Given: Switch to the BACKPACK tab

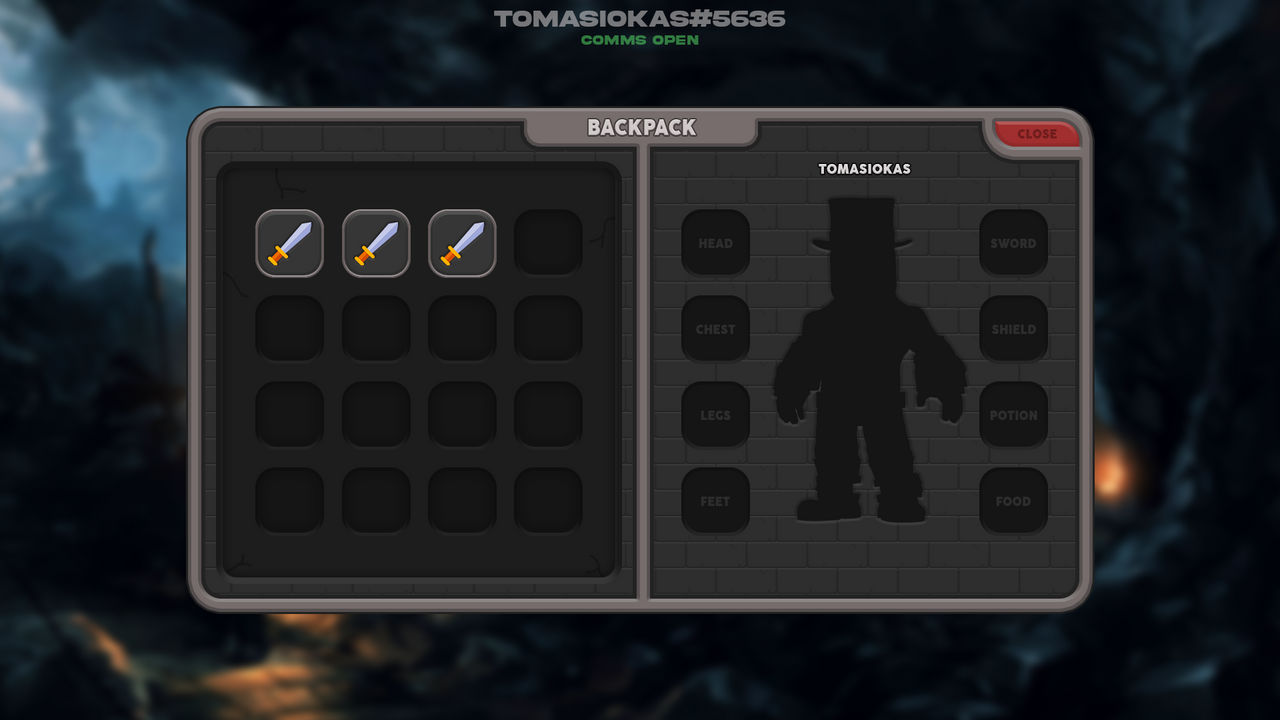Looking at the screenshot, I should point(641,128).
